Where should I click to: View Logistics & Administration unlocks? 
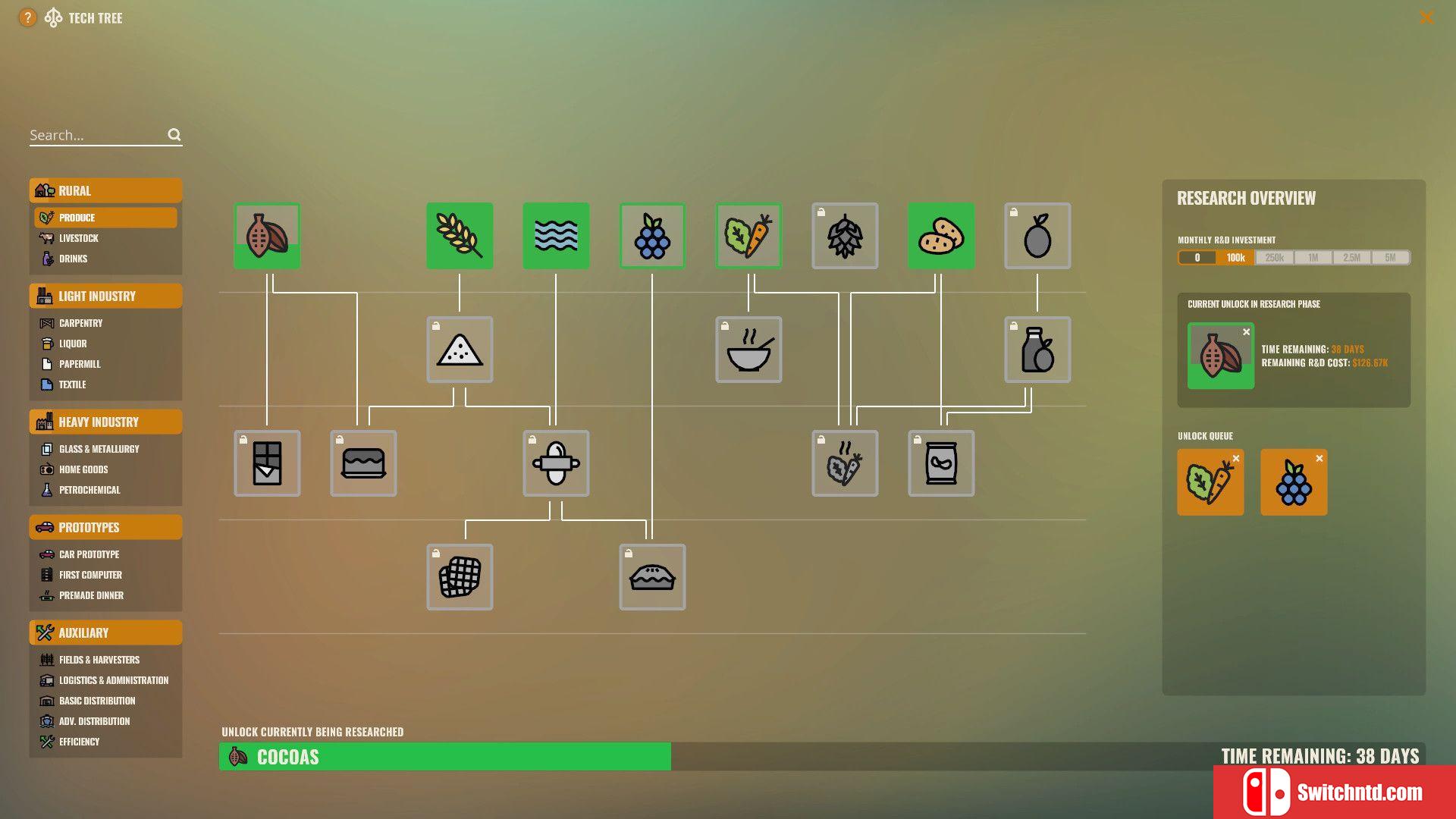click(114, 680)
